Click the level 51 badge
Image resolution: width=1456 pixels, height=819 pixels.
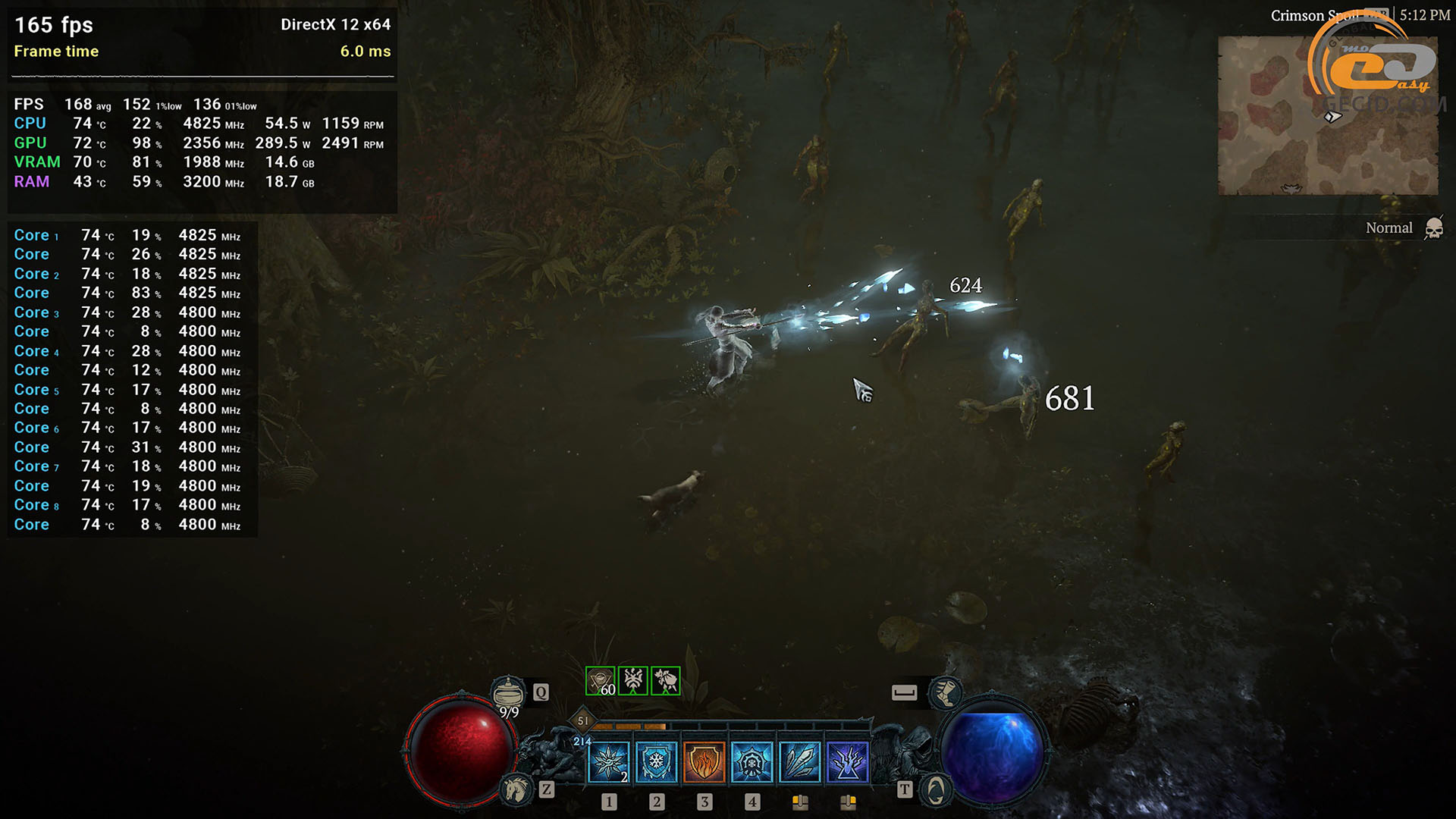[582, 720]
